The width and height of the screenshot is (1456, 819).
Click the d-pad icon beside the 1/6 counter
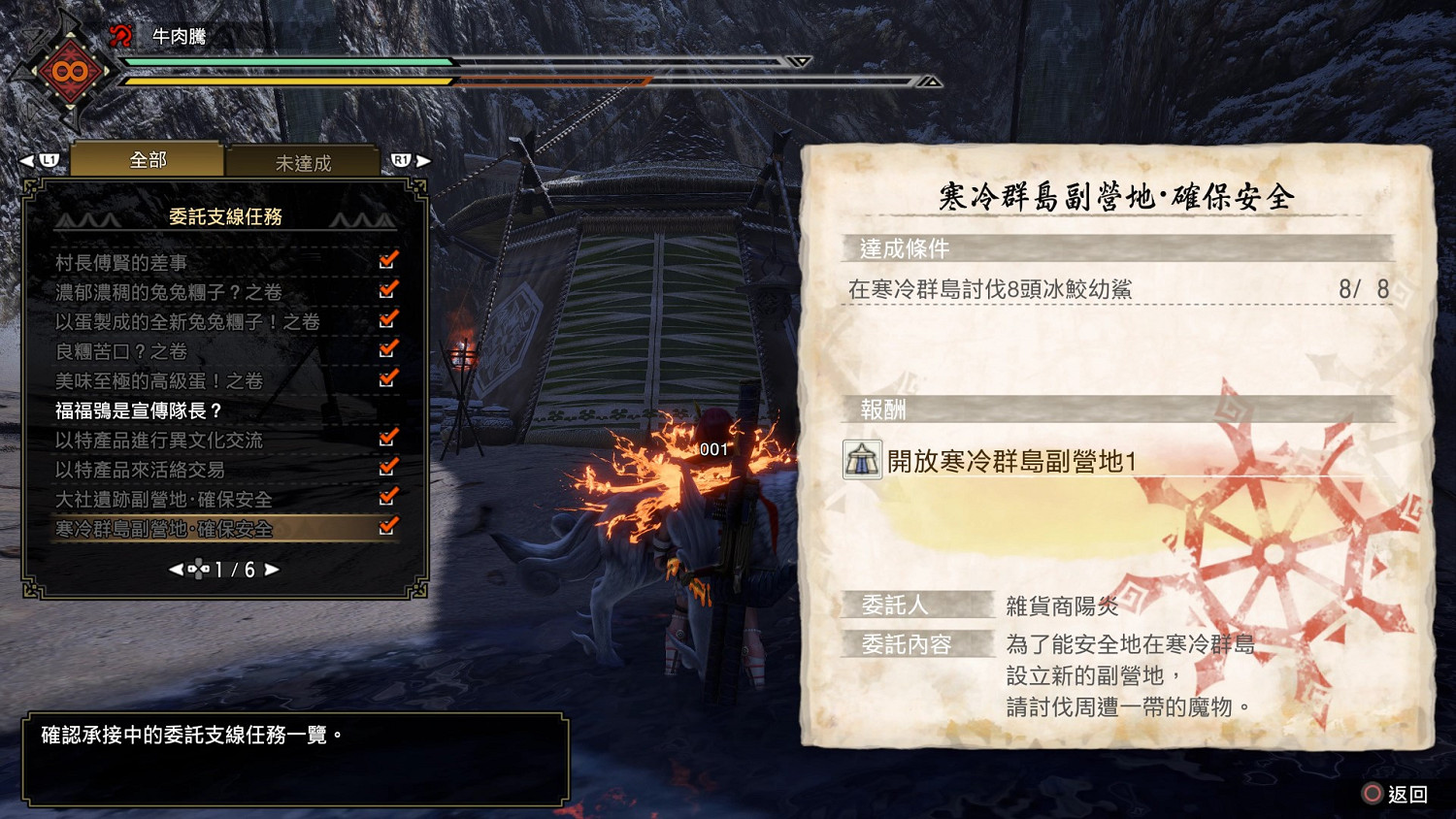[201, 571]
